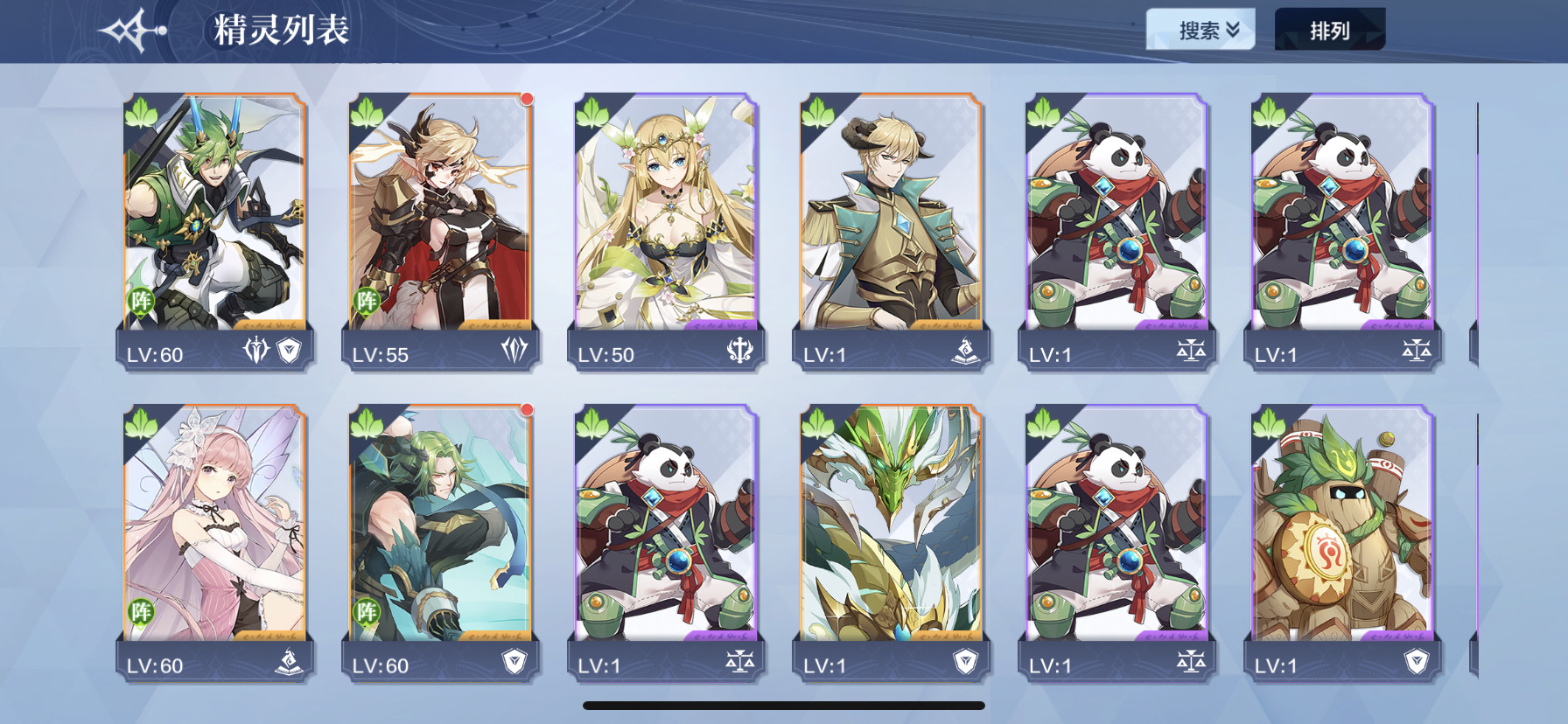The image size is (1568, 724).
Task: Select the pink-haired fairy card LV:60
Action: tap(214, 542)
